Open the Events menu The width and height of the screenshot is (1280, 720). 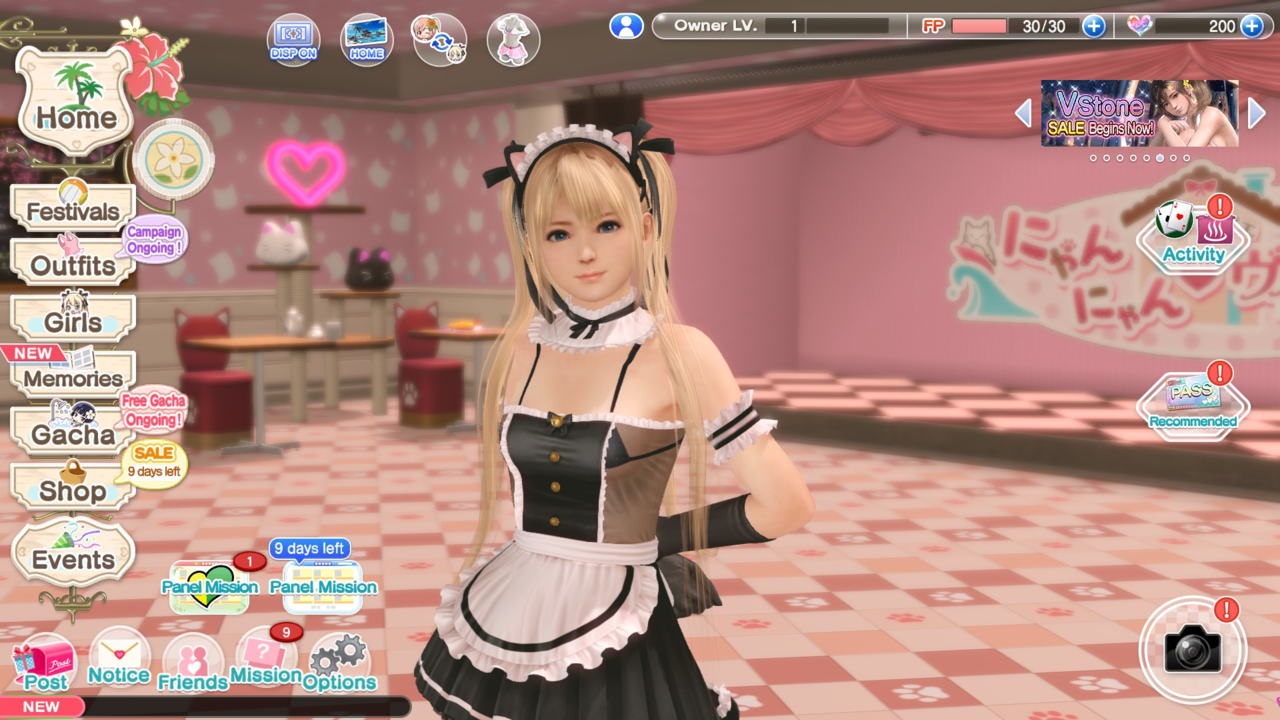(73, 556)
